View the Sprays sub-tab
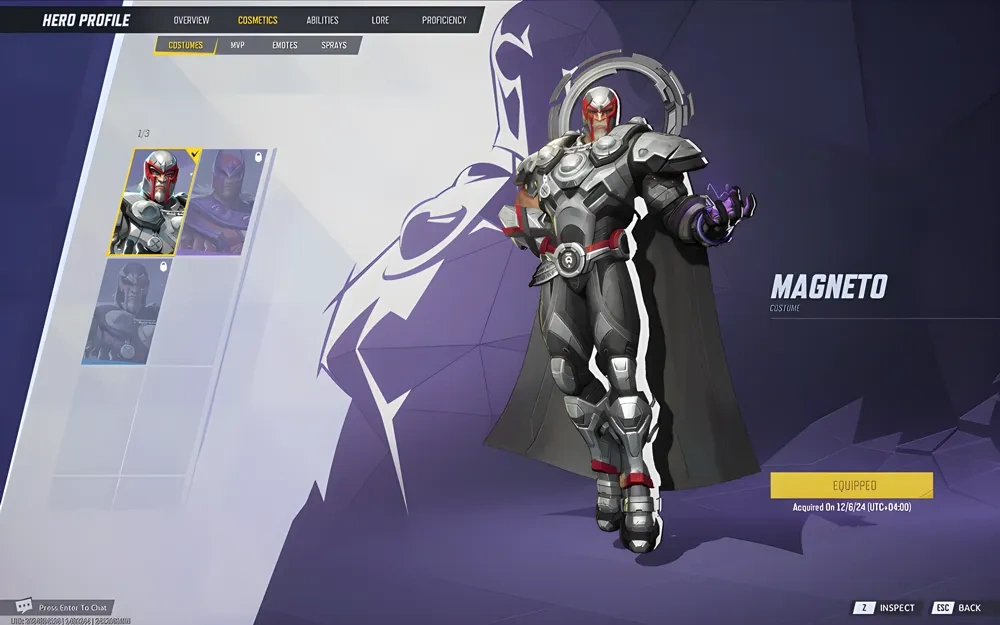1000x625 pixels. click(334, 45)
